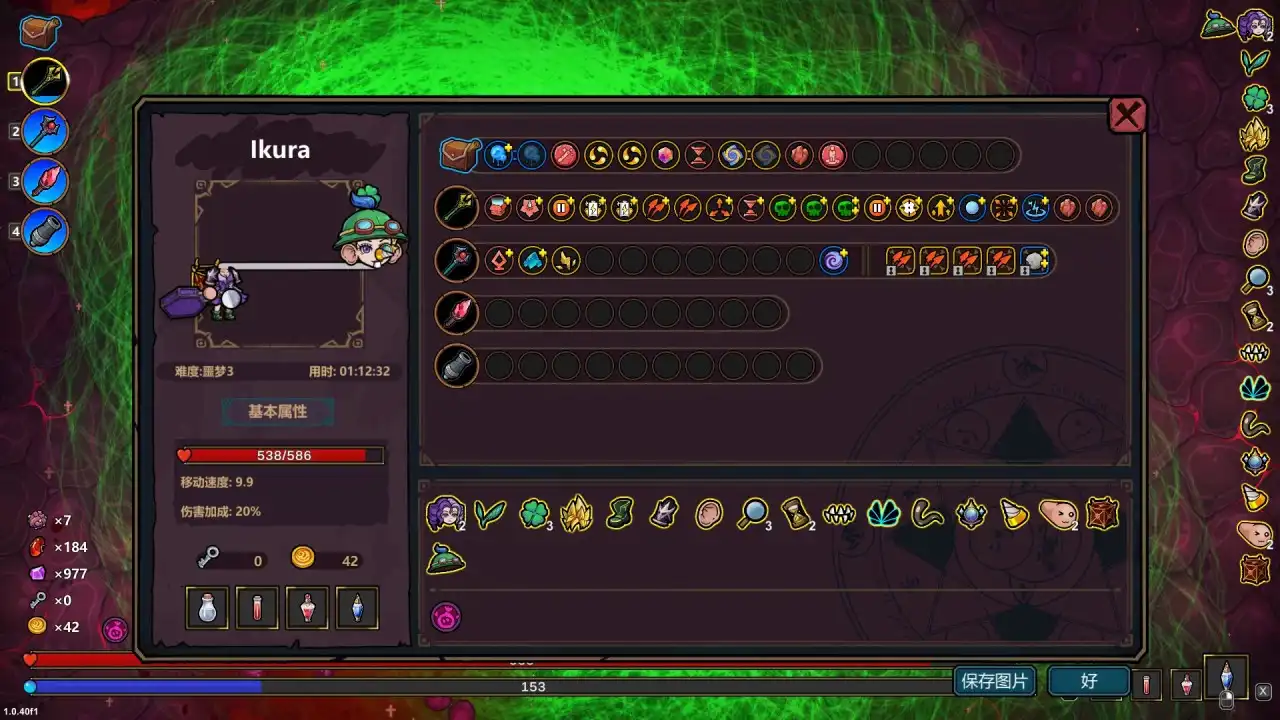The image size is (1280, 720).
Task: Confirm with the 好 button
Action: point(1089,681)
